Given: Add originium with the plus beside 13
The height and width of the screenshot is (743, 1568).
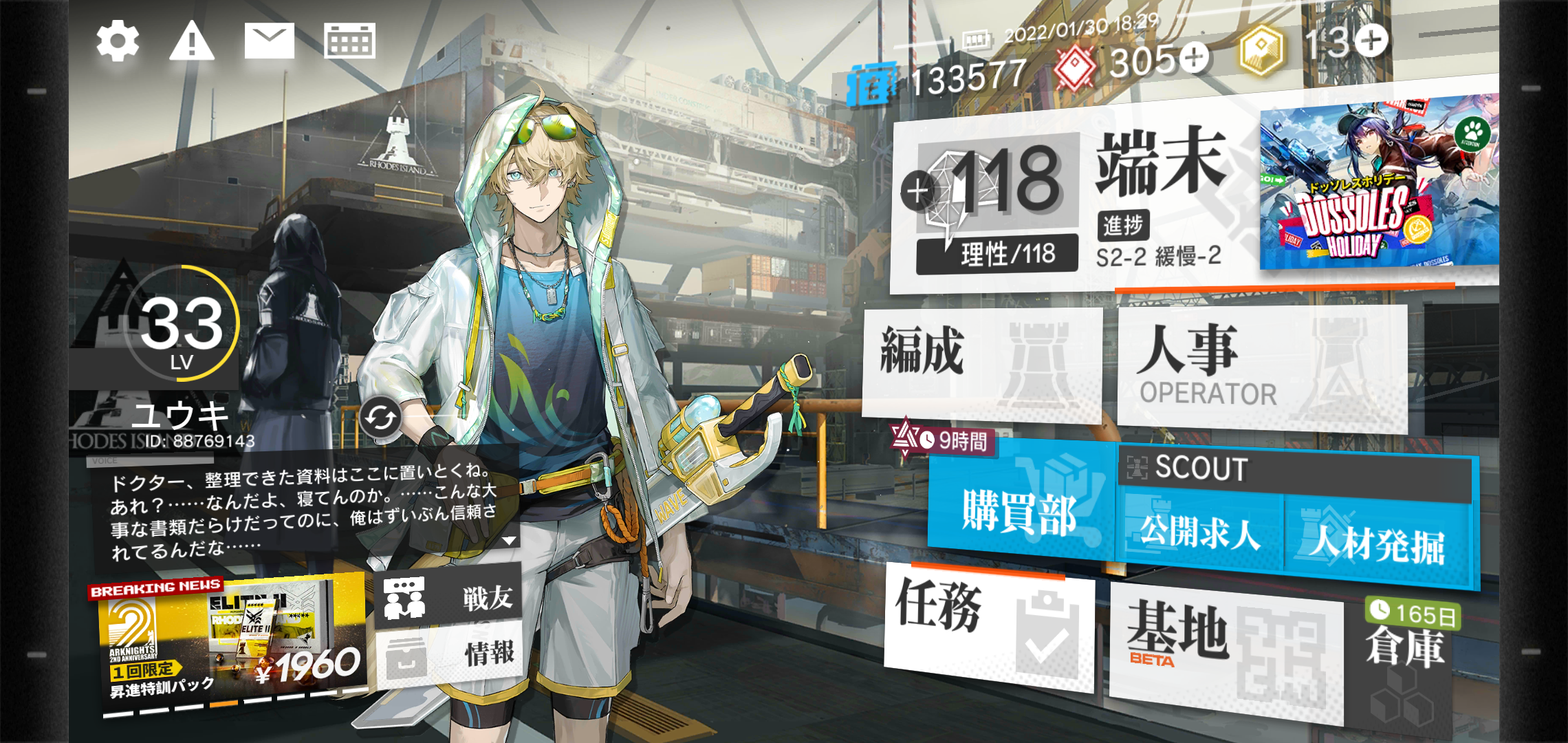Looking at the screenshot, I should click(1372, 40).
